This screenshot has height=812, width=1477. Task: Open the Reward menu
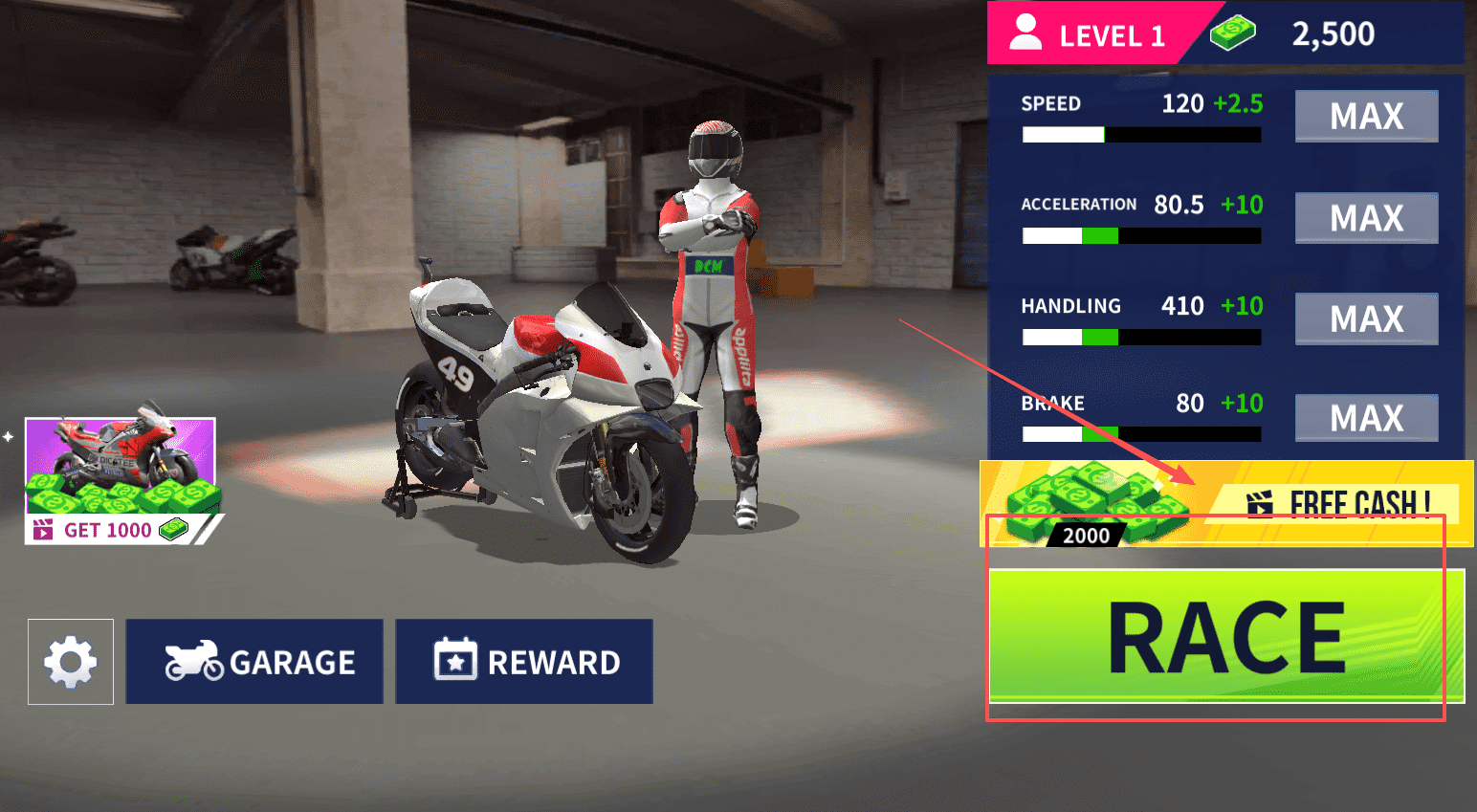click(524, 662)
